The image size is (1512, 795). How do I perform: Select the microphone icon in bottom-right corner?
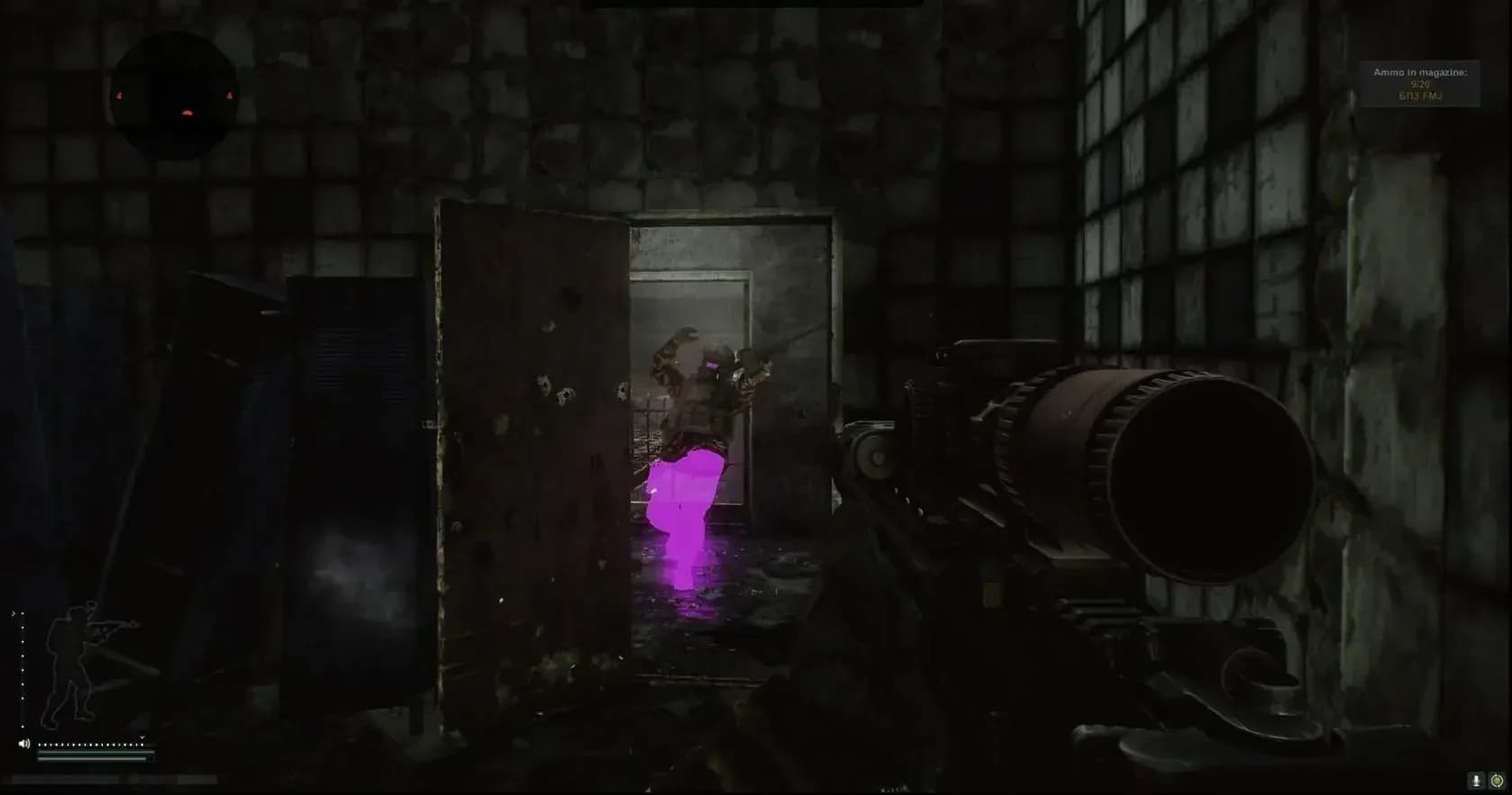pyautogui.click(x=1477, y=780)
